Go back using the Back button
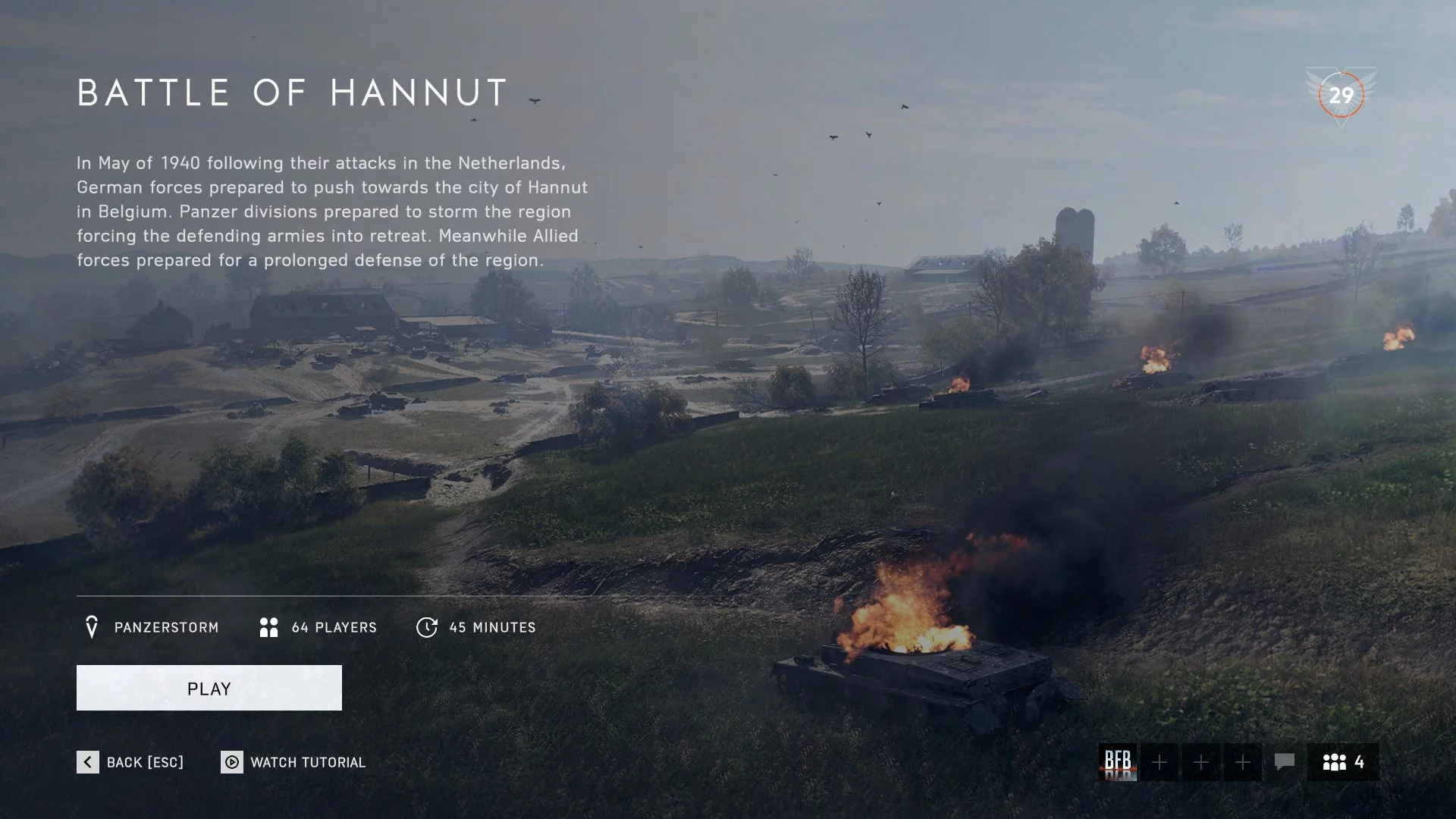1456x819 pixels. pyautogui.click(x=130, y=762)
